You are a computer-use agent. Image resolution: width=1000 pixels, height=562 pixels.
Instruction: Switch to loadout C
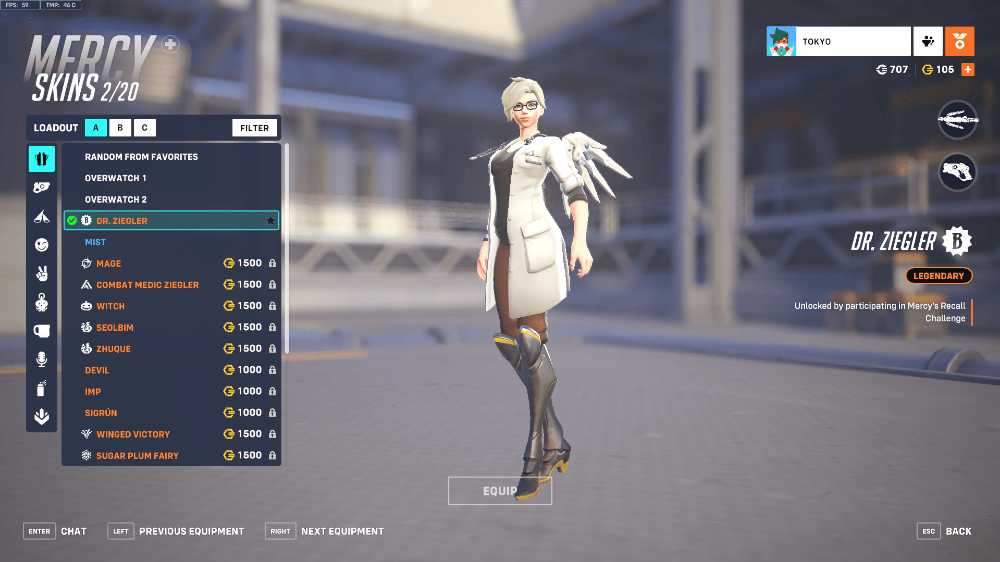coord(144,128)
